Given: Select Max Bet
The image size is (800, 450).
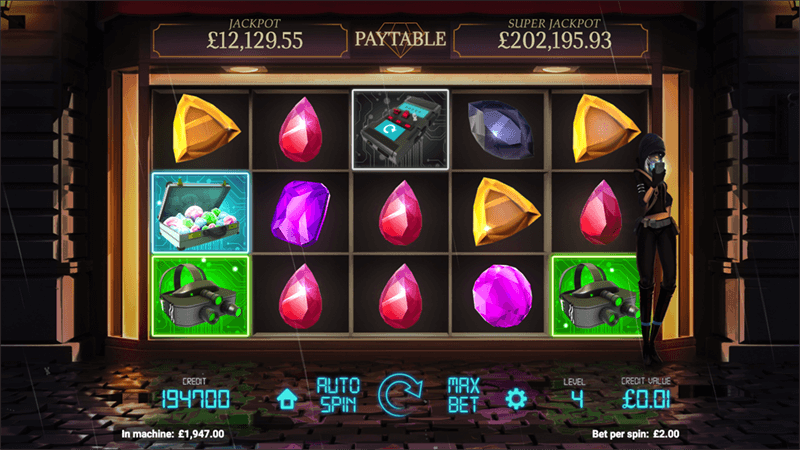Looking at the screenshot, I should click(464, 396).
